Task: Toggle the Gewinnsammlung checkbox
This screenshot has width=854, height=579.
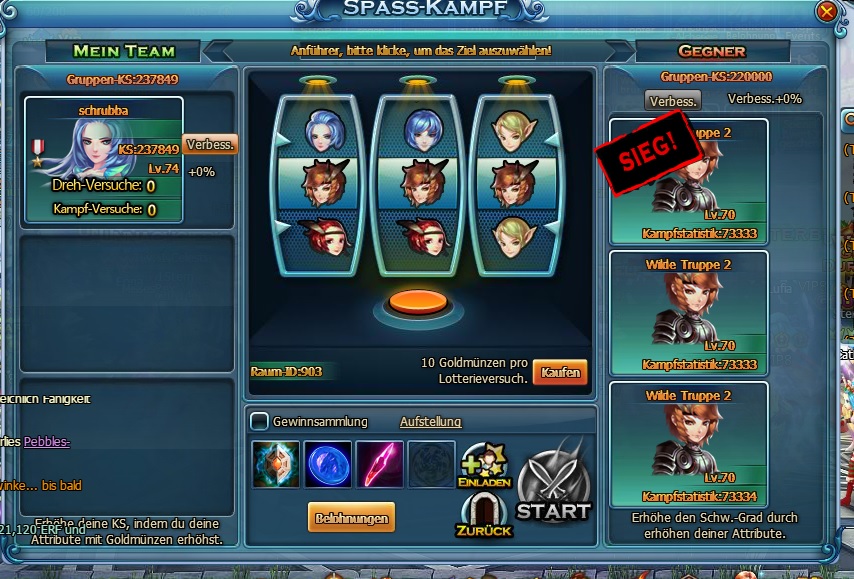Action: (x=259, y=422)
